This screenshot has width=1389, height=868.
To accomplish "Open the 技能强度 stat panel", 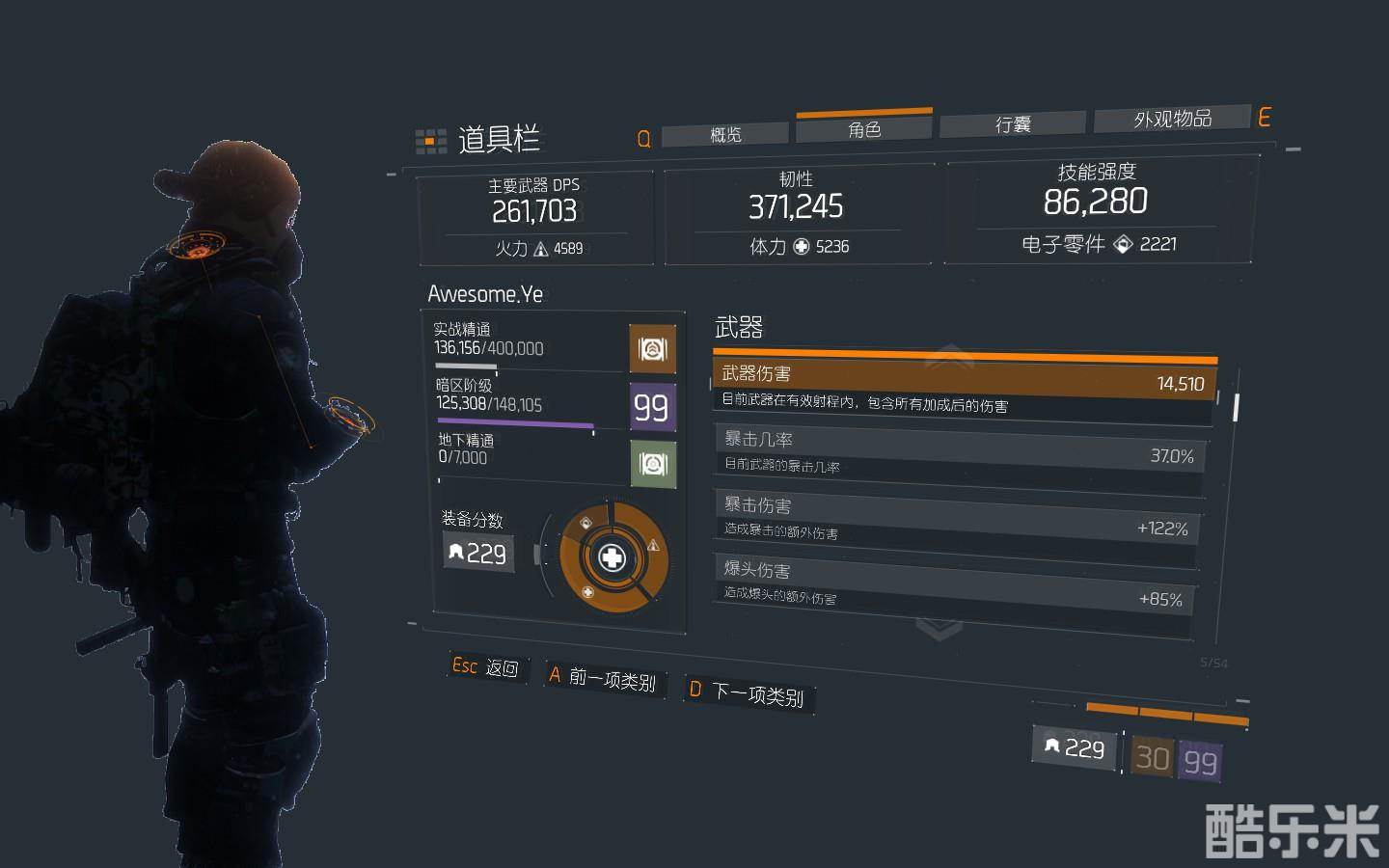I will point(1096,207).
